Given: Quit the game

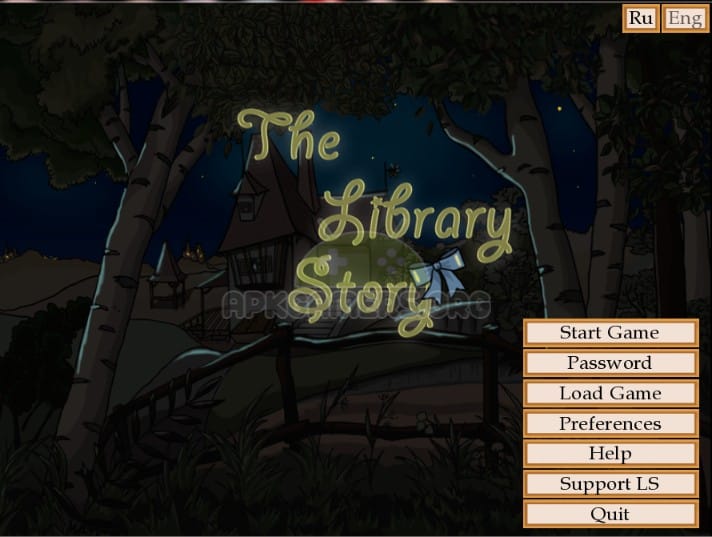Looking at the screenshot, I should 609,514.
